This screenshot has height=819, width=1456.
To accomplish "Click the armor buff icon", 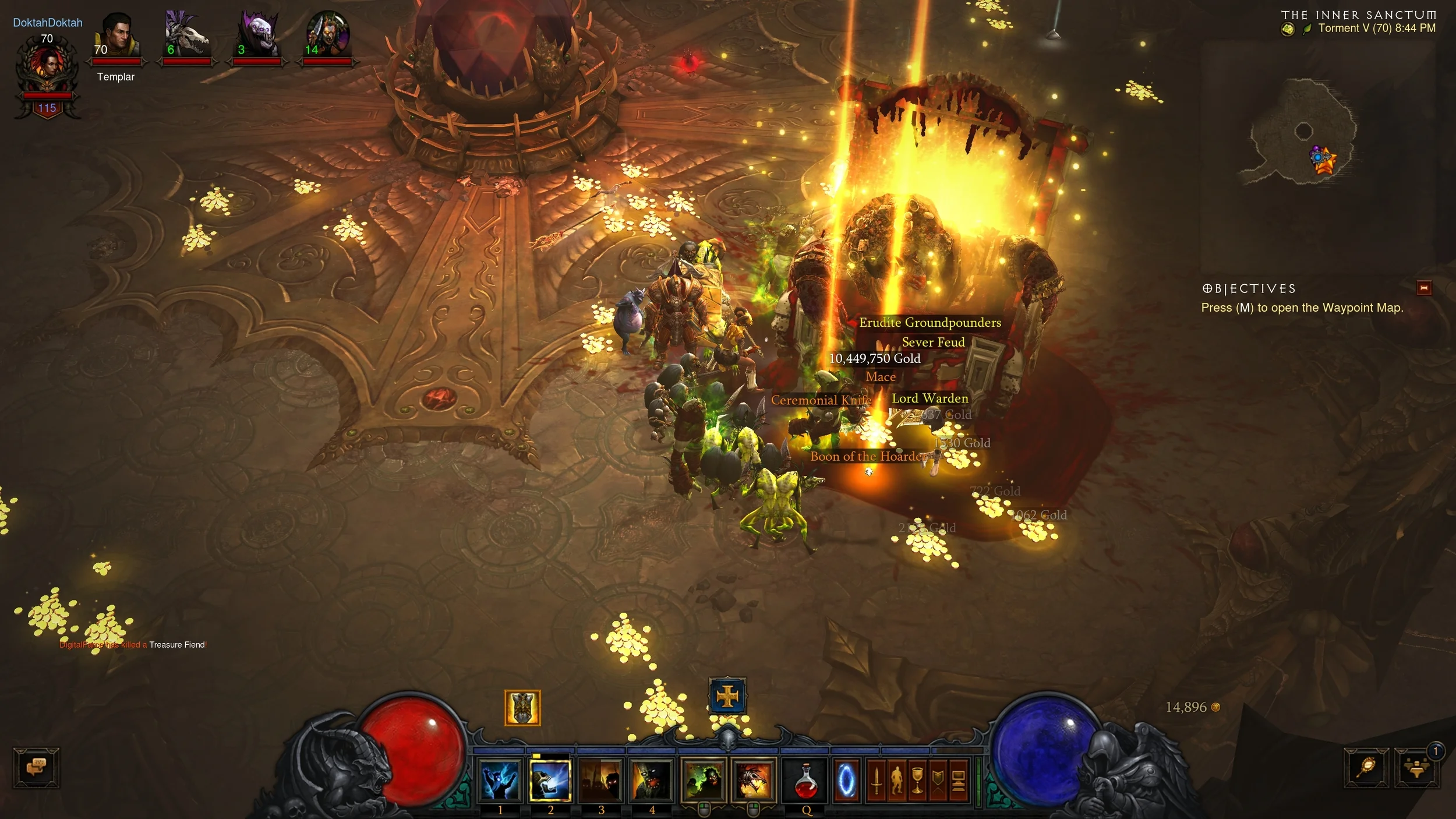I will (x=522, y=708).
